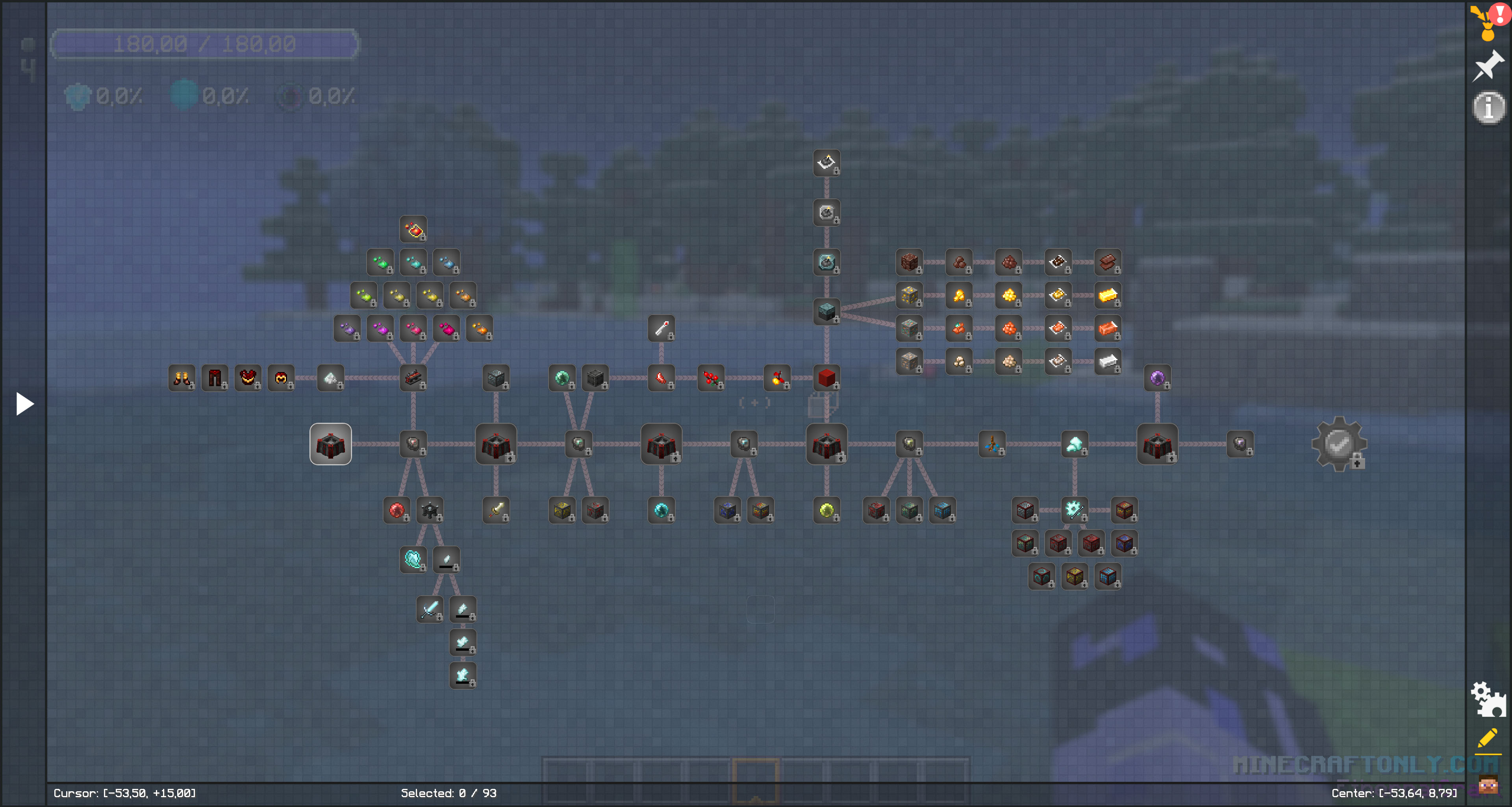Open the orange copper ingot quest node
The image size is (1512, 807).
(x=1108, y=328)
